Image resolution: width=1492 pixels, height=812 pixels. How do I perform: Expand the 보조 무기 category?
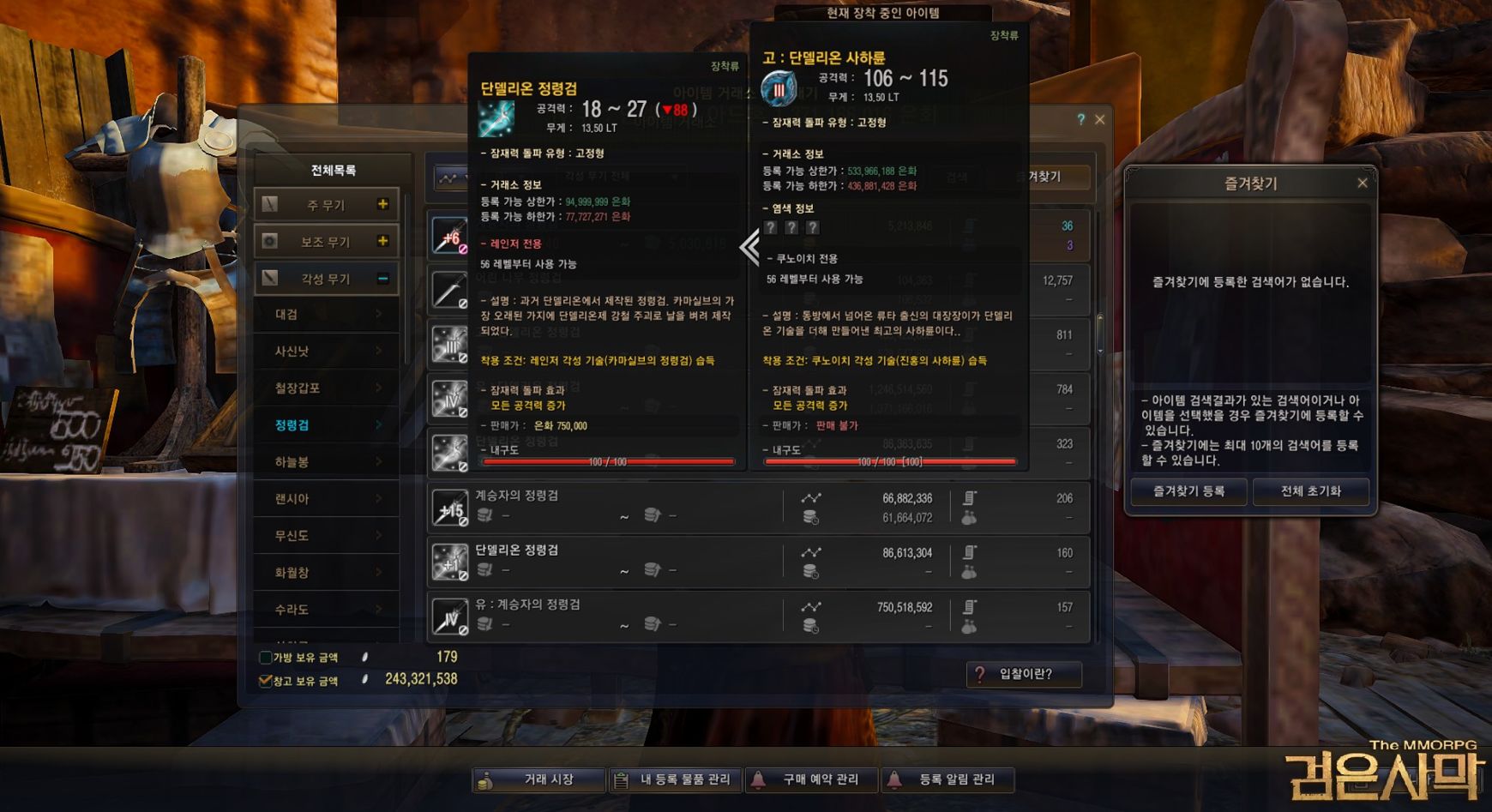[x=383, y=241]
